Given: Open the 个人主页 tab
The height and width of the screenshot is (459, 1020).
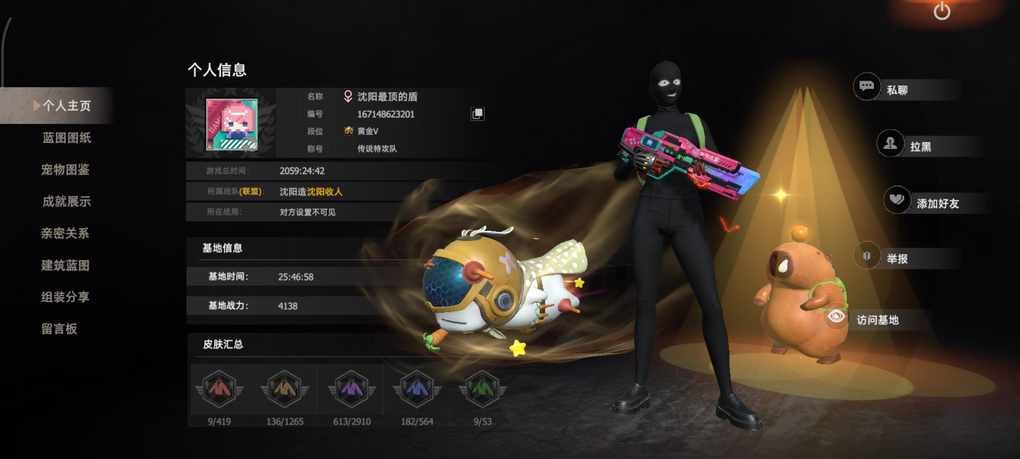Looking at the screenshot, I should click(x=66, y=105).
